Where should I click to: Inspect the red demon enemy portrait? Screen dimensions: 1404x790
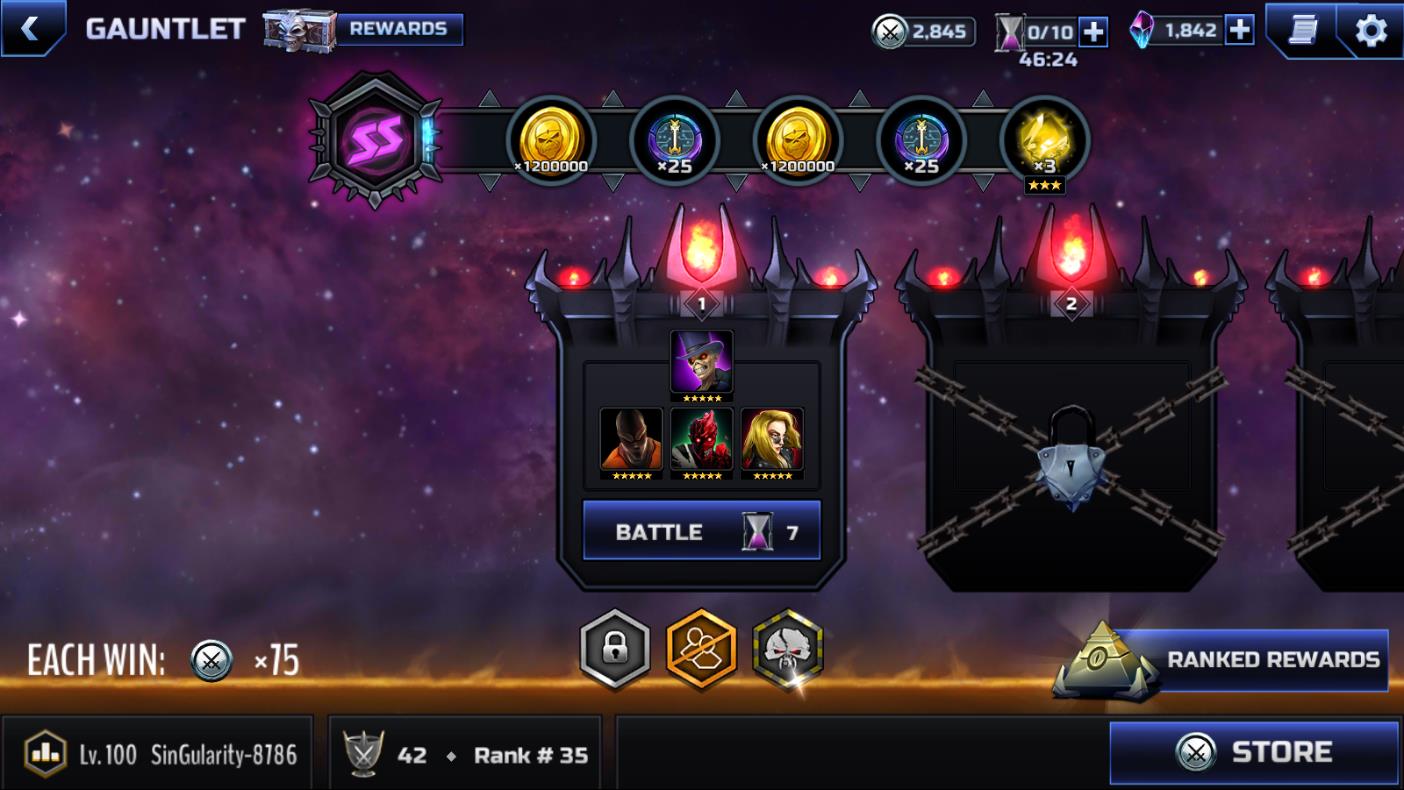[701, 440]
